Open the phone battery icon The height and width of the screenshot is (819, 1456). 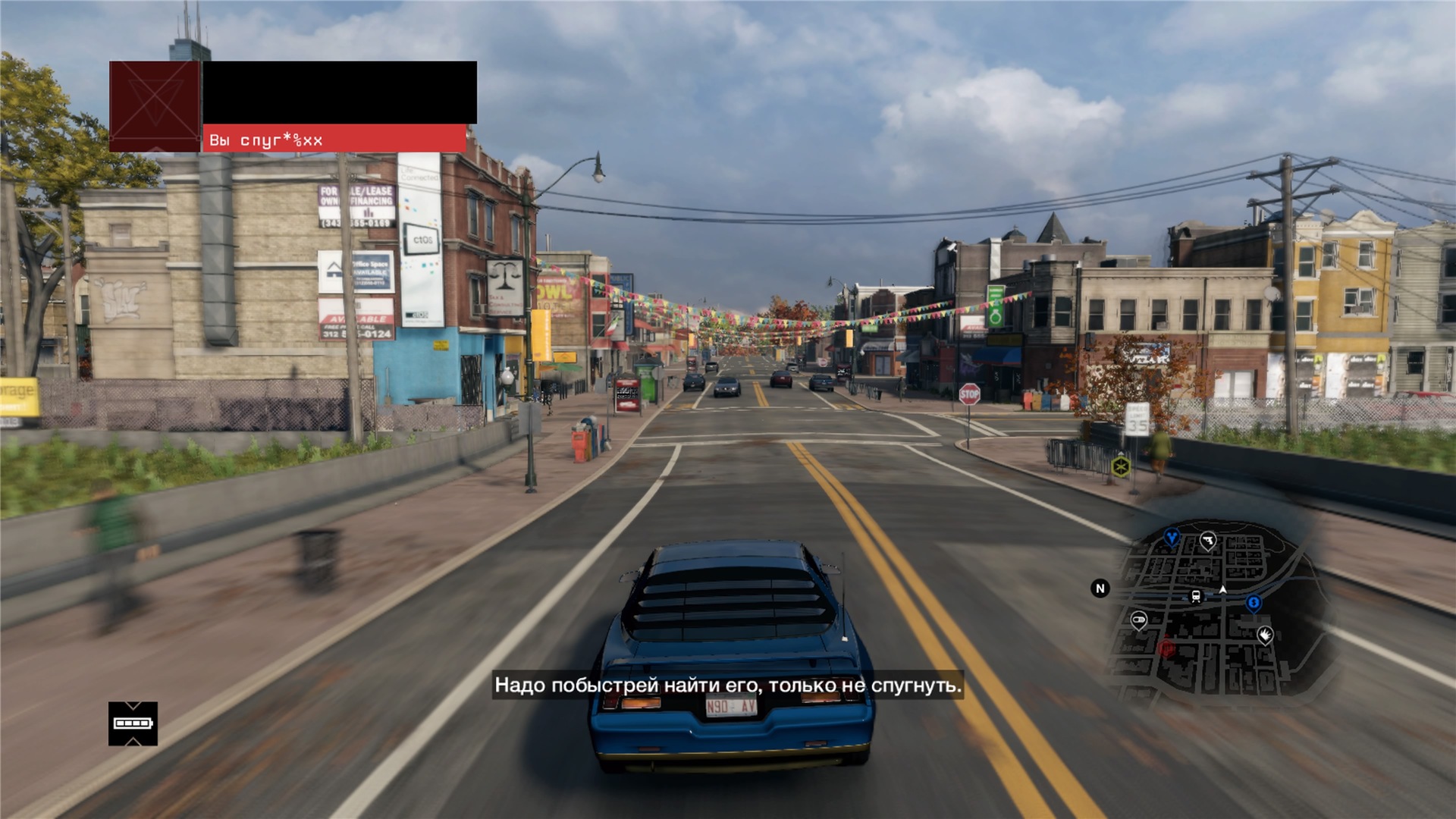point(133,723)
